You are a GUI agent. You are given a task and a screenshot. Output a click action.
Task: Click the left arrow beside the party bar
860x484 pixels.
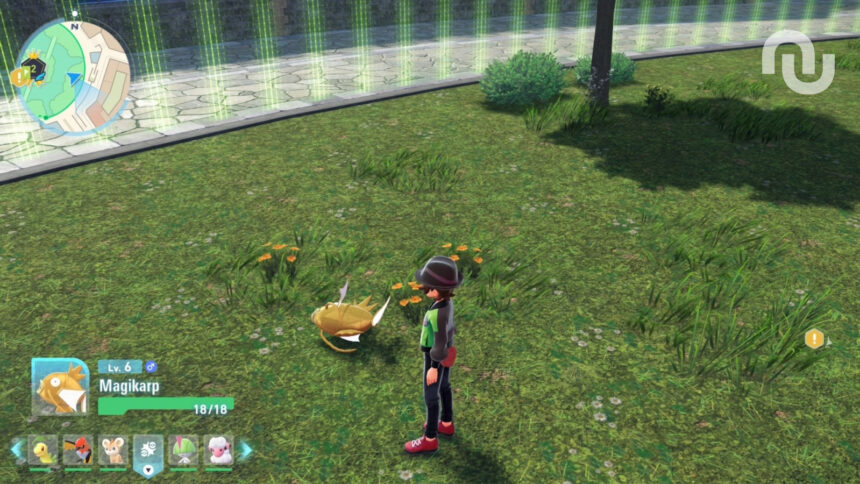click(16, 450)
